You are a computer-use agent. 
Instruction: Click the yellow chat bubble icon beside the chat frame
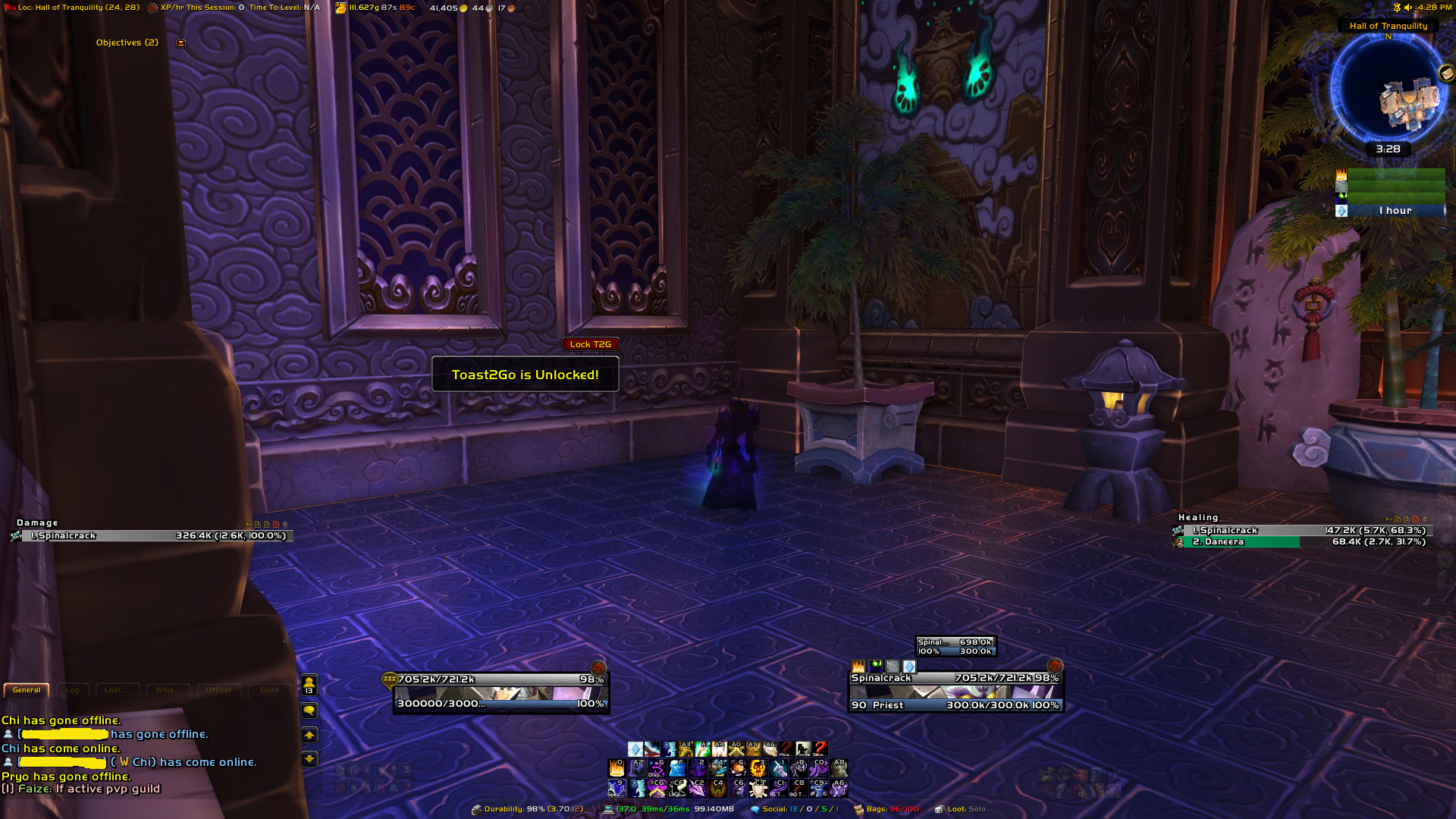point(309,710)
